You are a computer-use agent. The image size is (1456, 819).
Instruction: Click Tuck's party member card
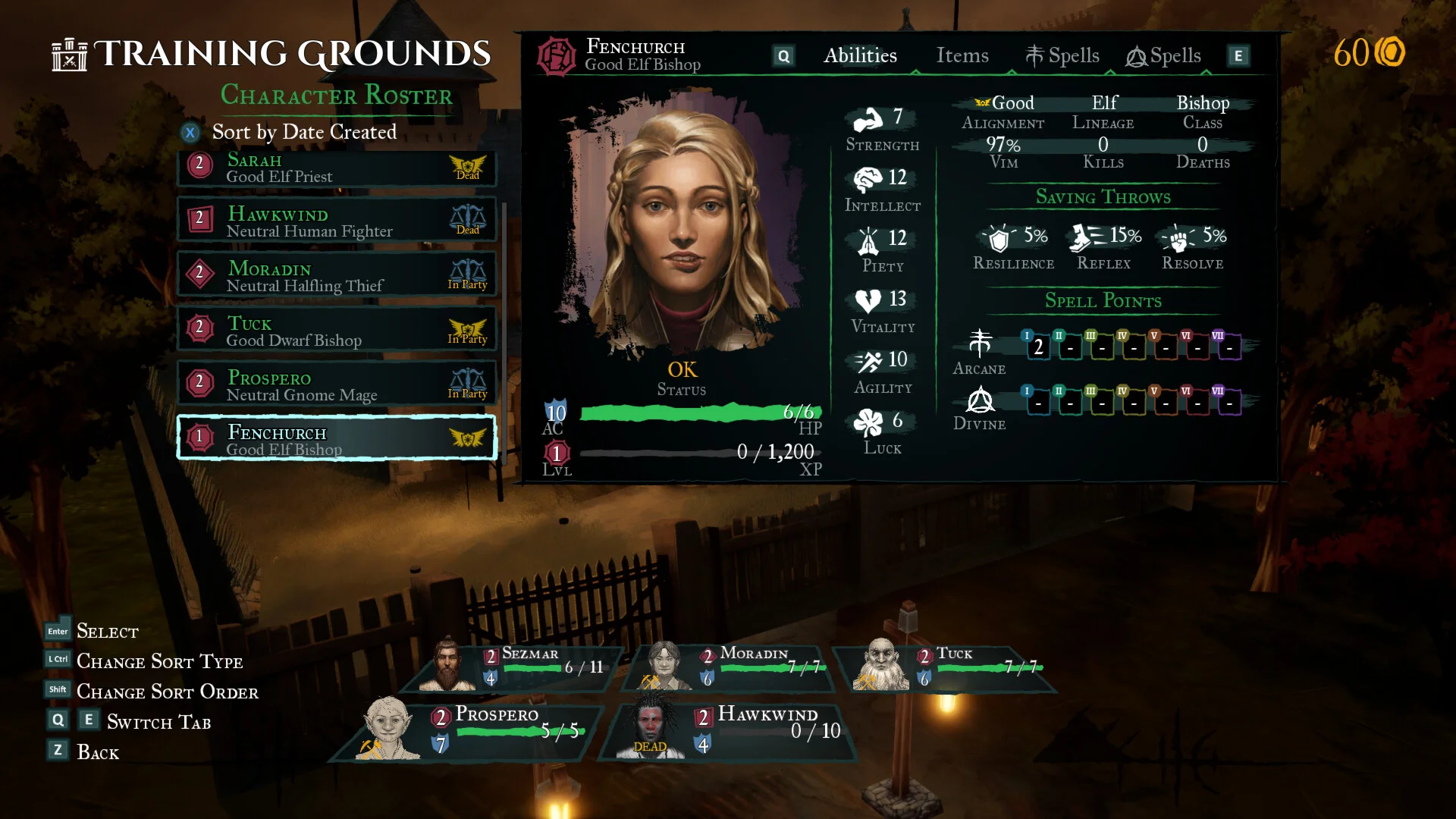click(948, 665)
